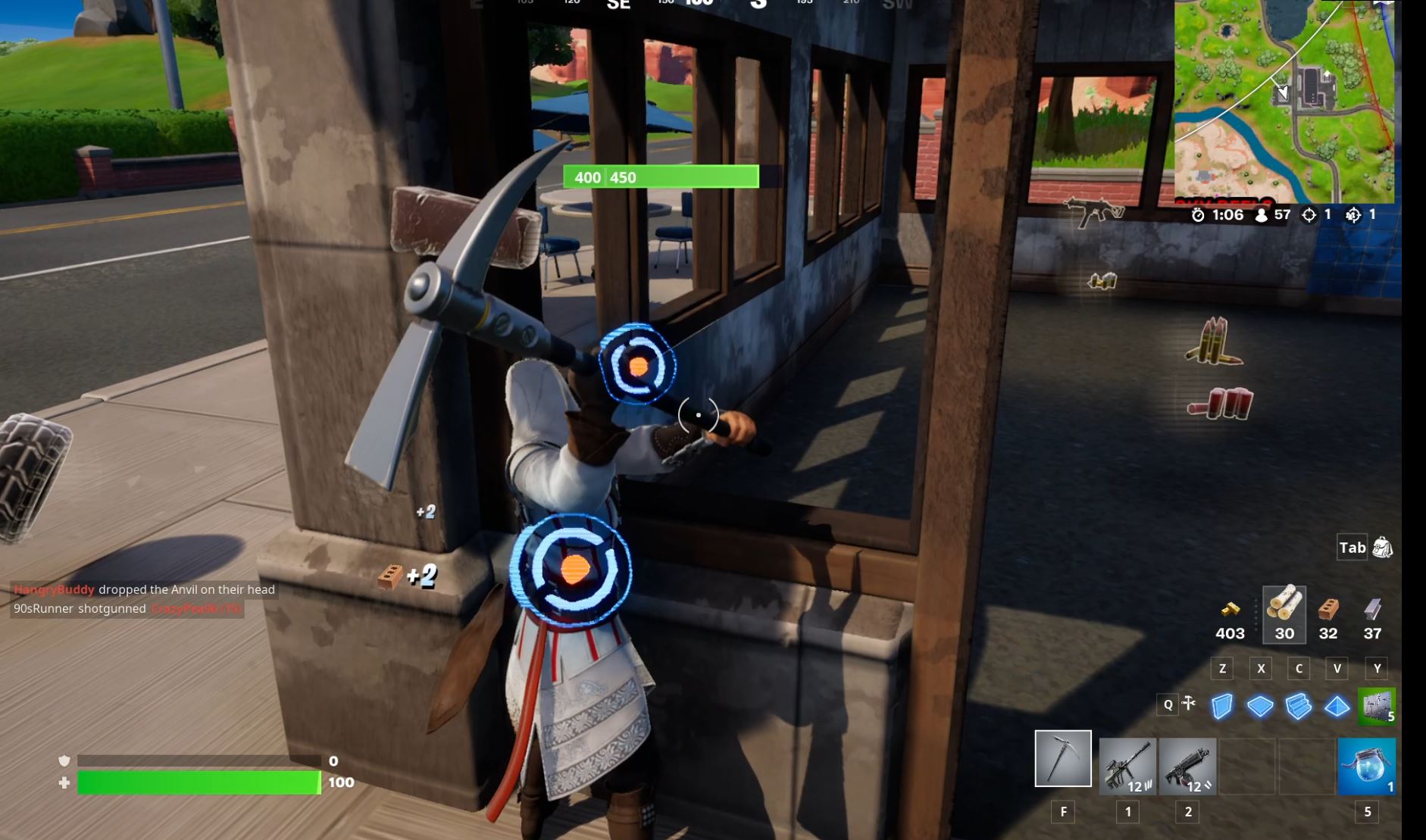Select the green trap item slot
Screen dimensions: 1426x840
pos(1377,706)
